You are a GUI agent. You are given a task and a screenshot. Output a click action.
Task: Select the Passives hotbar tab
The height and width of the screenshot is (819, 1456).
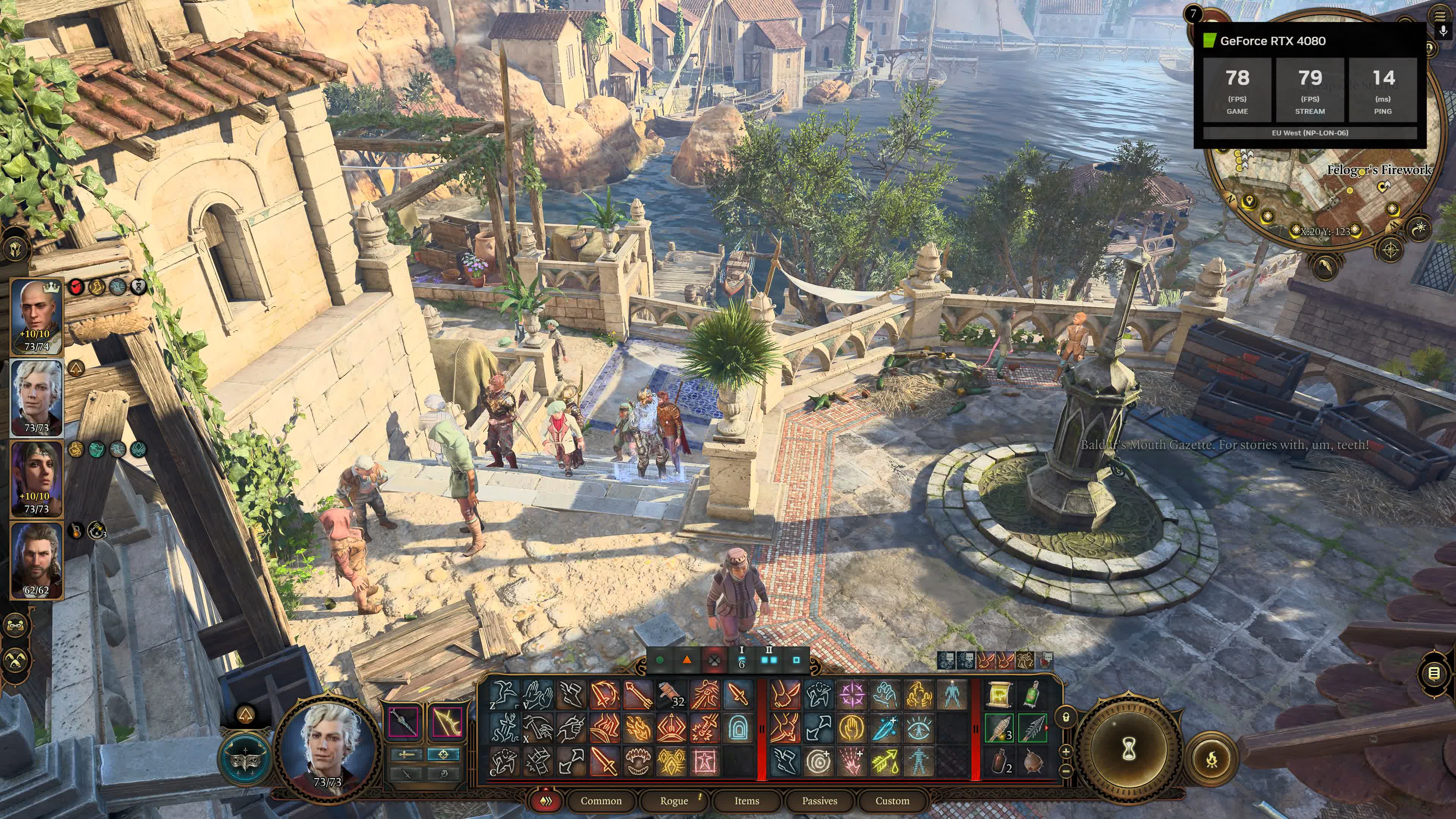pyautogui.click(x=819, y=800)
